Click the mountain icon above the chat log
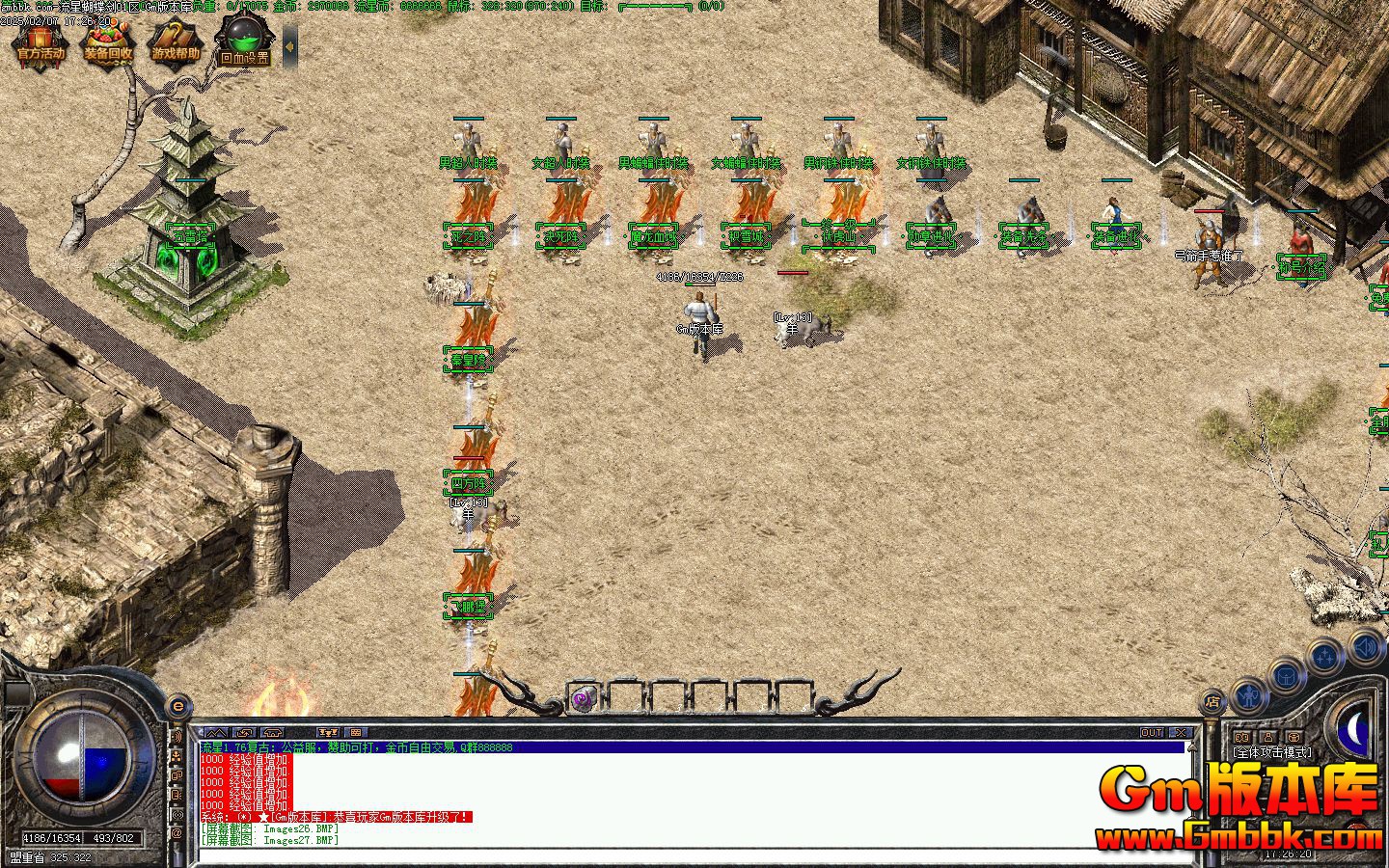Screen dimensions: 1389x868 pyautogui.click(x=214, y=733)
